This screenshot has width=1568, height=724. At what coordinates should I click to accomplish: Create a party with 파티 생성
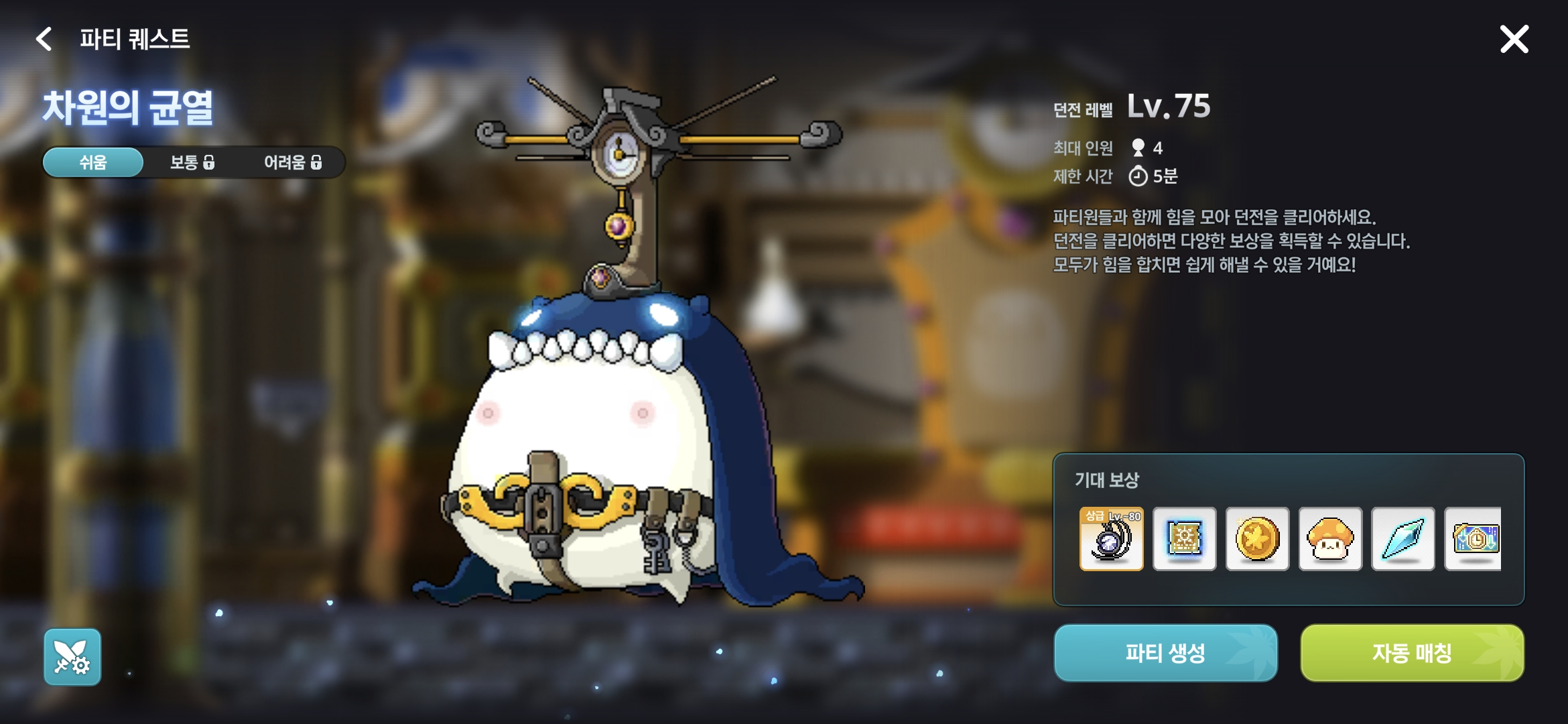[x=1165, y=653]
